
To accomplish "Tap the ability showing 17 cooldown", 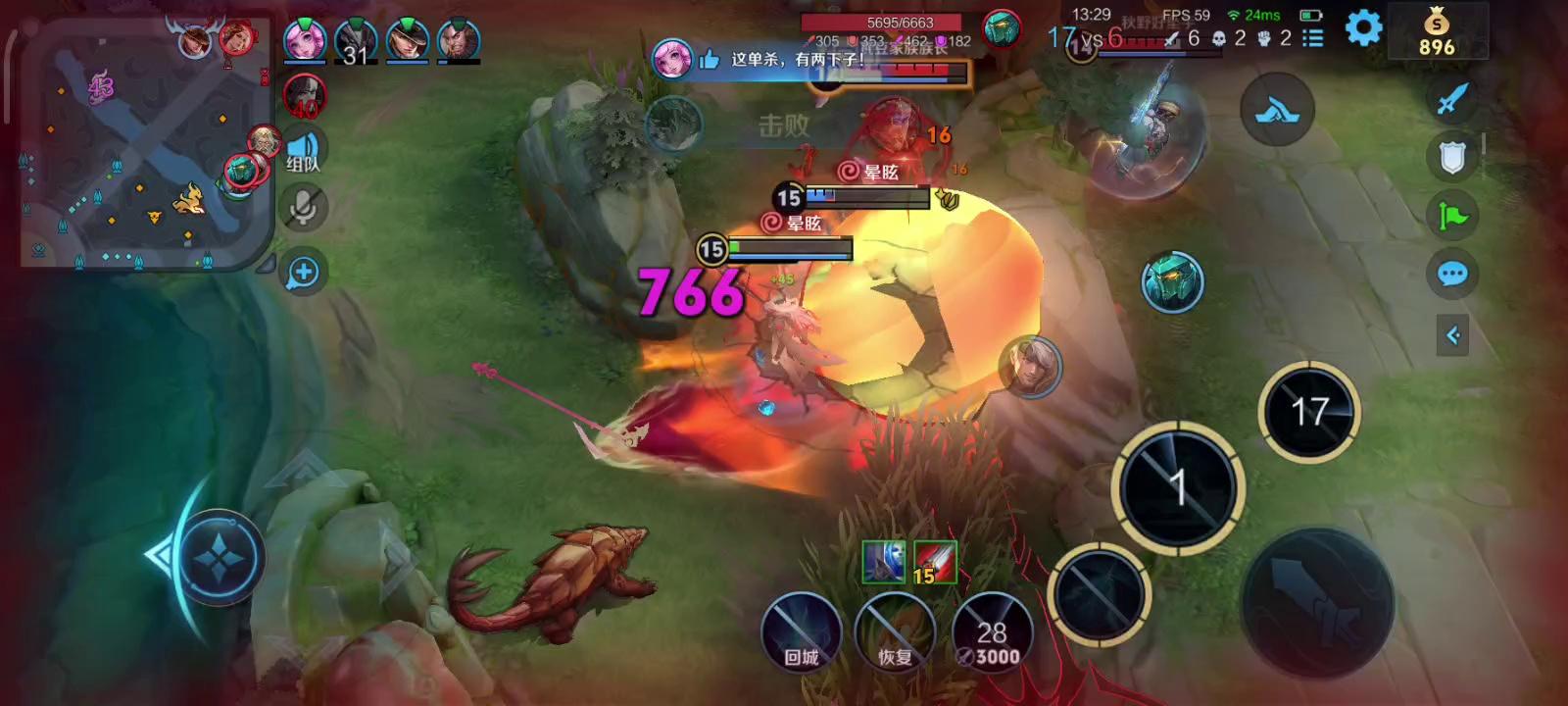I will pos(1309,412).
